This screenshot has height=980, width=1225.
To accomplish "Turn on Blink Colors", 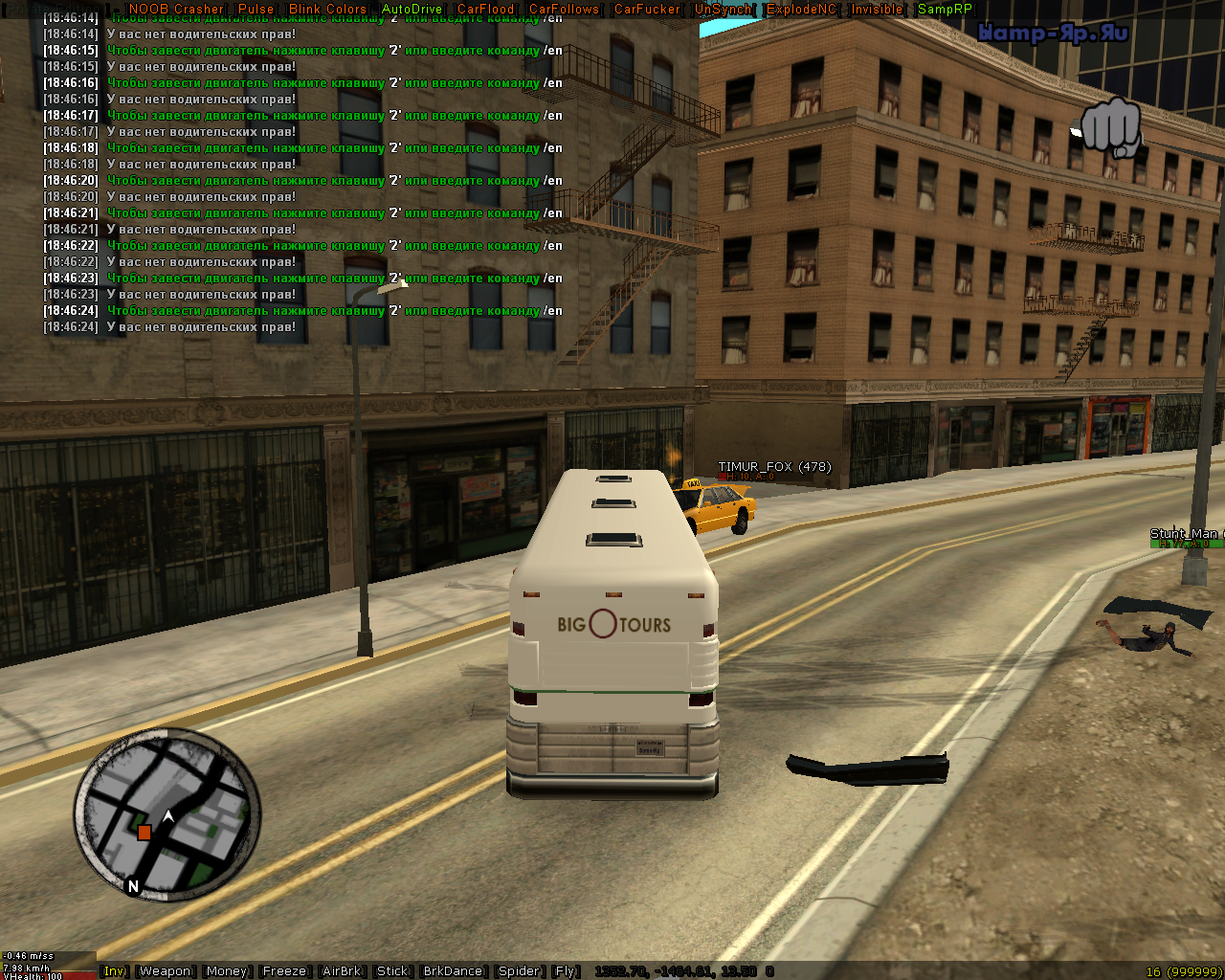I will (x=327, y=9).
